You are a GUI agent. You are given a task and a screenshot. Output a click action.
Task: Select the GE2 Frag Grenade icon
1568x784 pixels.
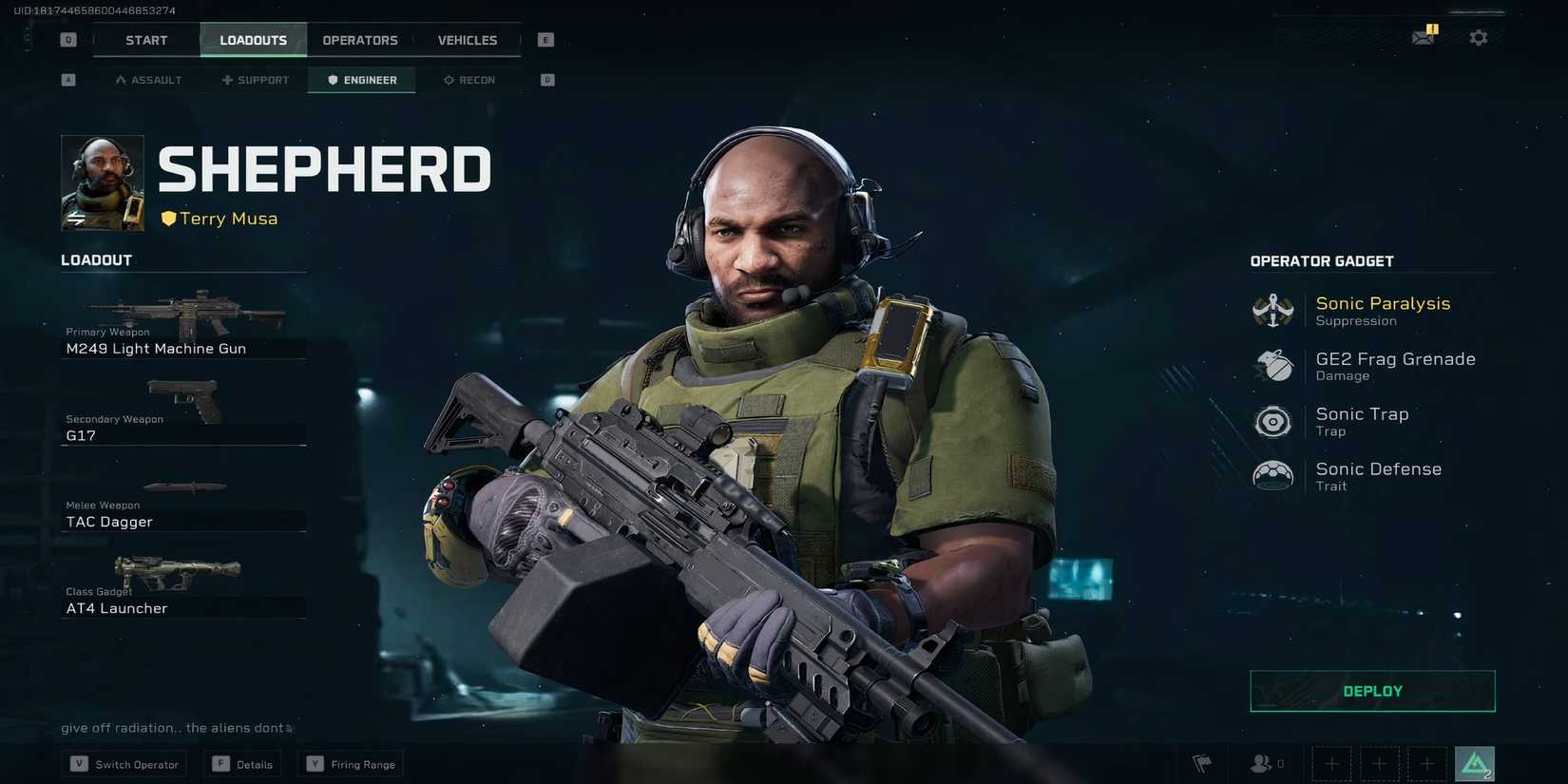tap(1272, 366)
